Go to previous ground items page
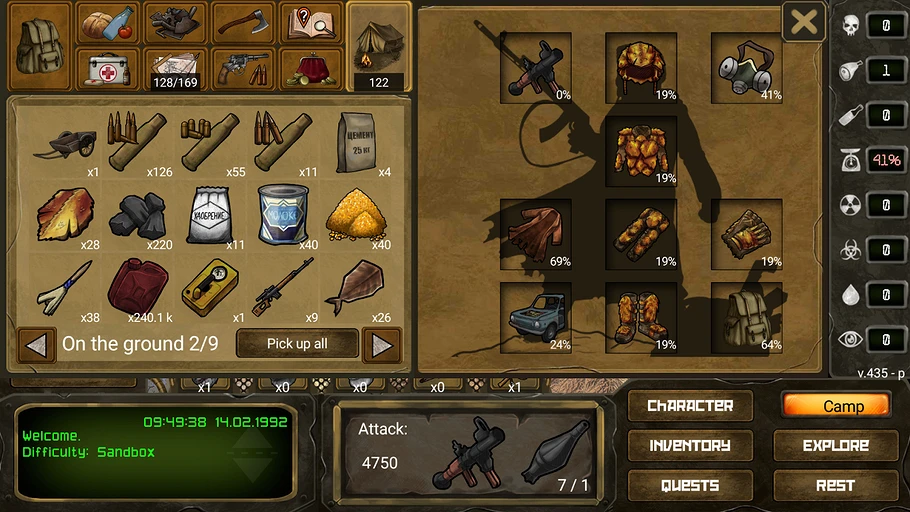Viewport: 910px width, 512px height. pos(36,345)
